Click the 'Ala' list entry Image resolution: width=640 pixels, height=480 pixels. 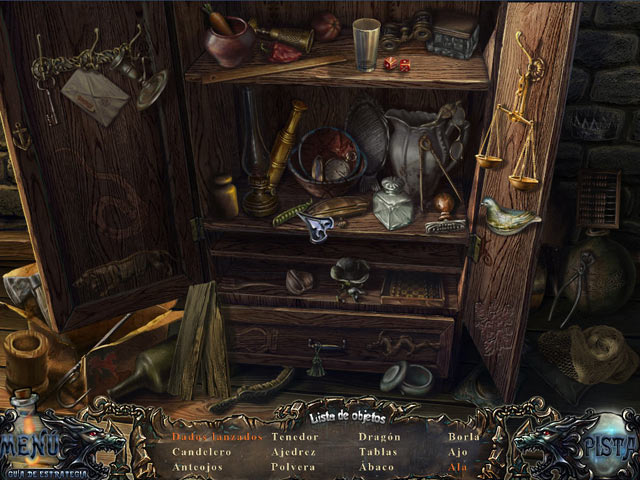tap(458, 467)
